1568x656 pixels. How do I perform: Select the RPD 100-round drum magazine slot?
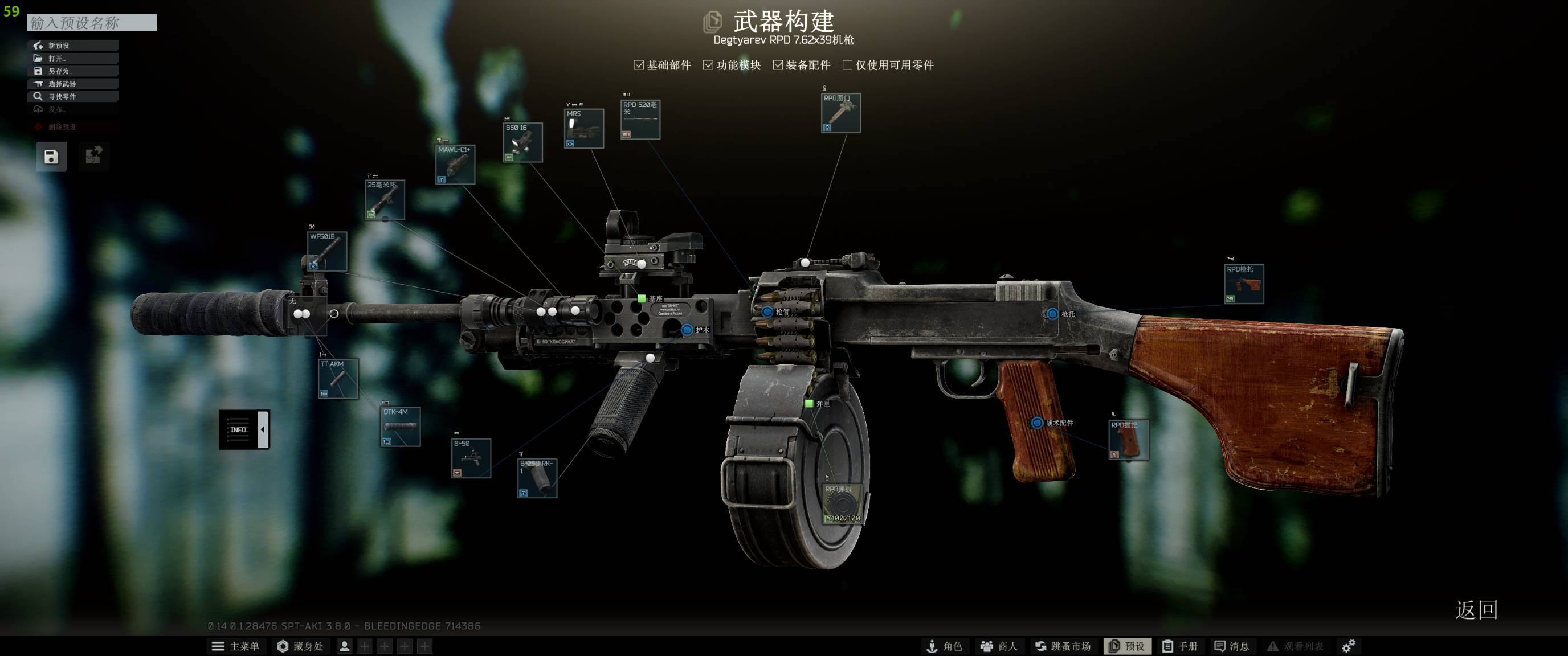pos(842,504)
